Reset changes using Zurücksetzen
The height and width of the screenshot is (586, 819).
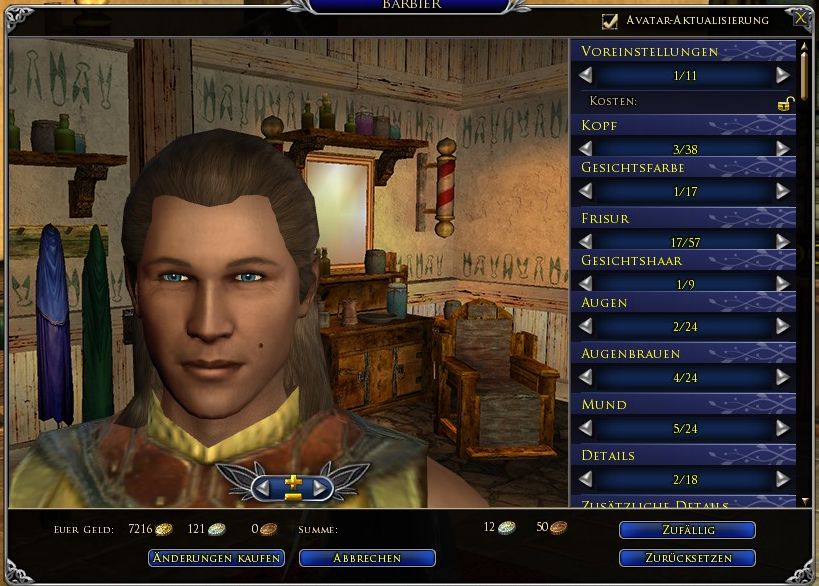(x=687, y=558)
